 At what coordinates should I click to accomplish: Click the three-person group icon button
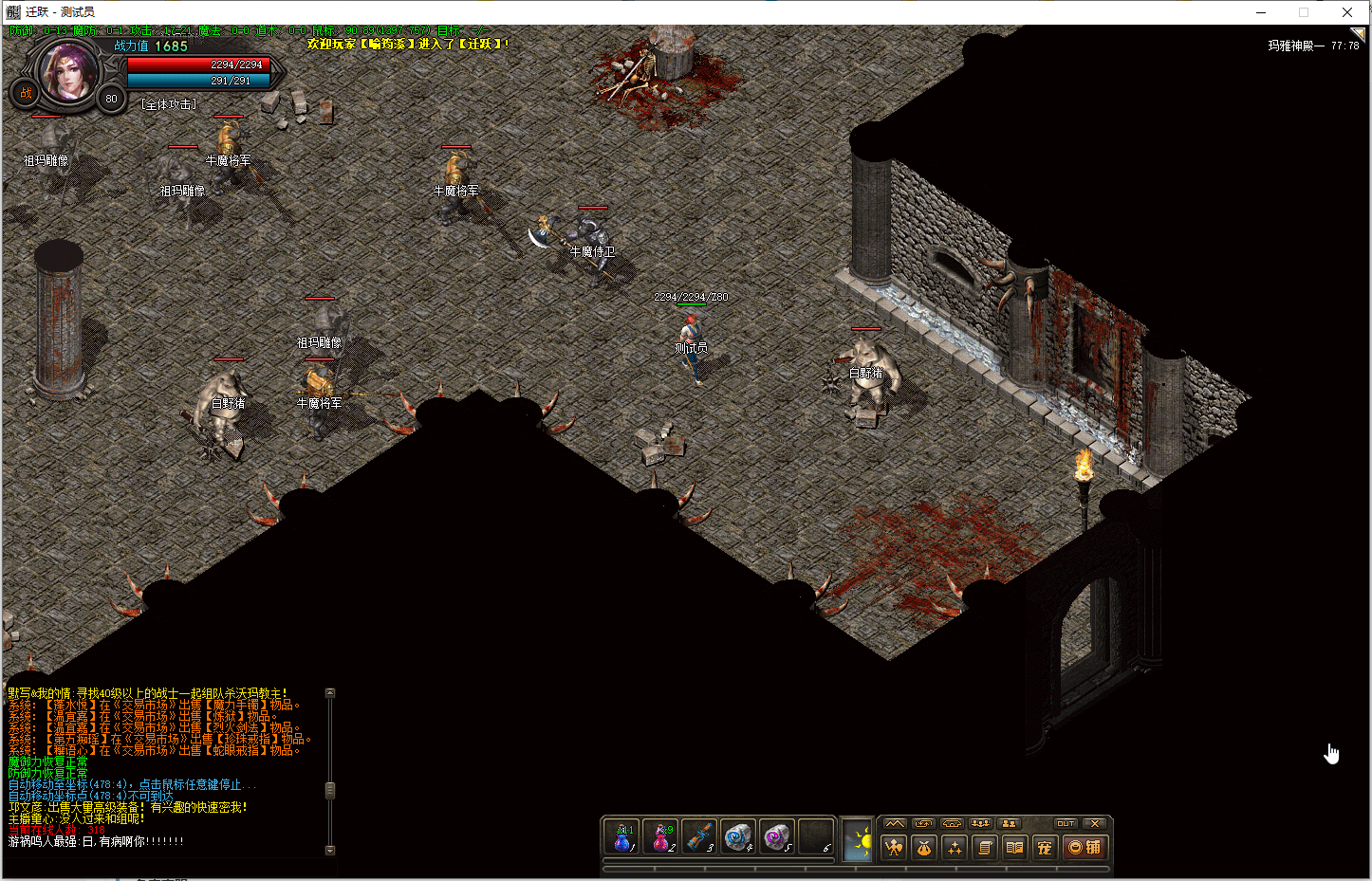pos(980,823)
